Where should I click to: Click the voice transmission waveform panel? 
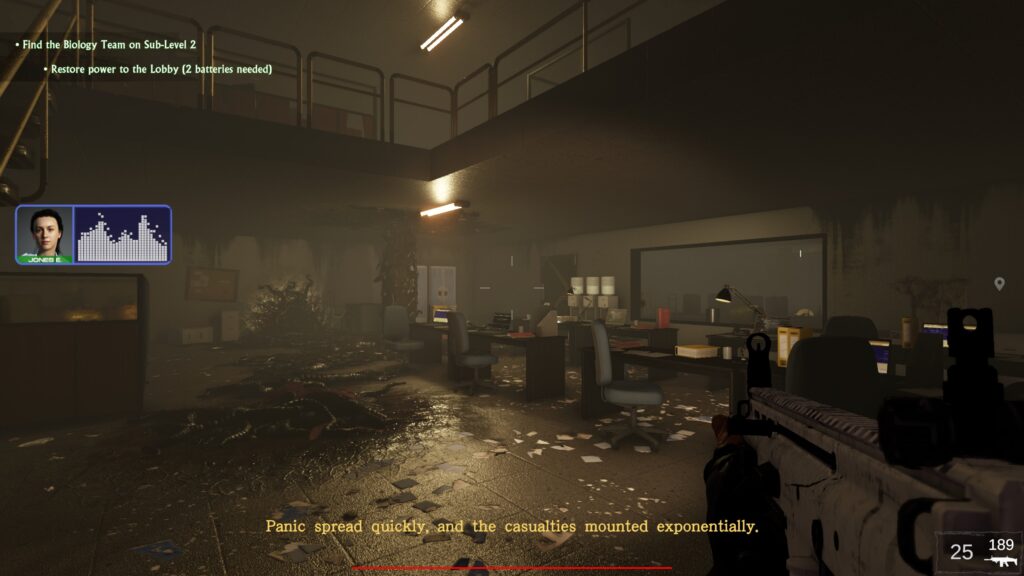coord(122,235)
